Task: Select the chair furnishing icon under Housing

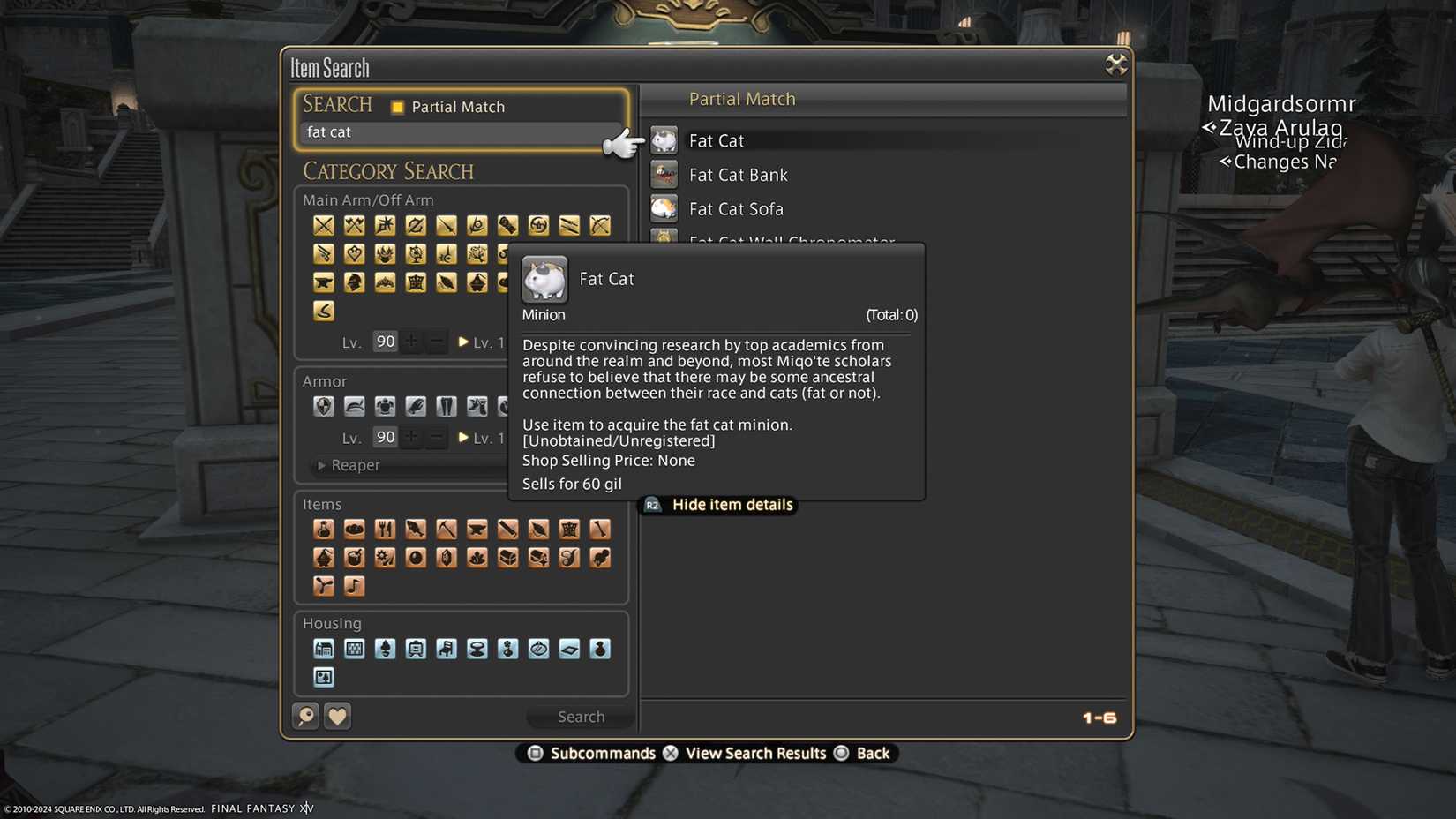Action: (447, 649)
